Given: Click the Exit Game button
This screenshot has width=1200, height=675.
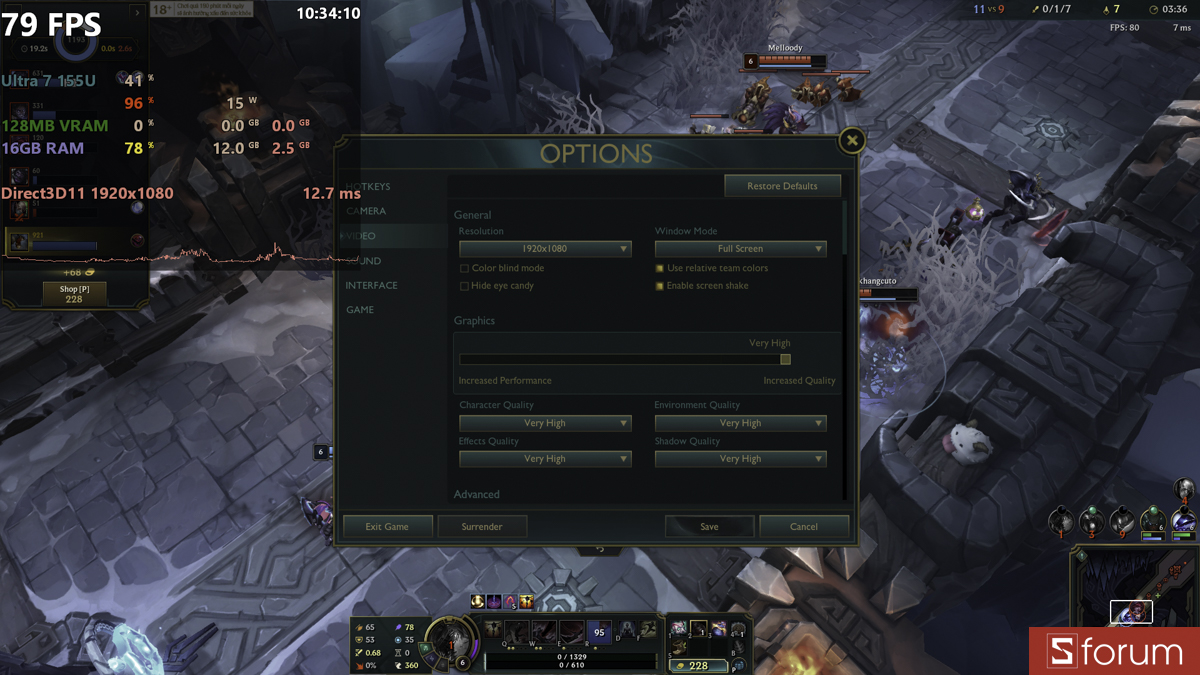Looking at the screenshot, I should [x=387, y=526].
